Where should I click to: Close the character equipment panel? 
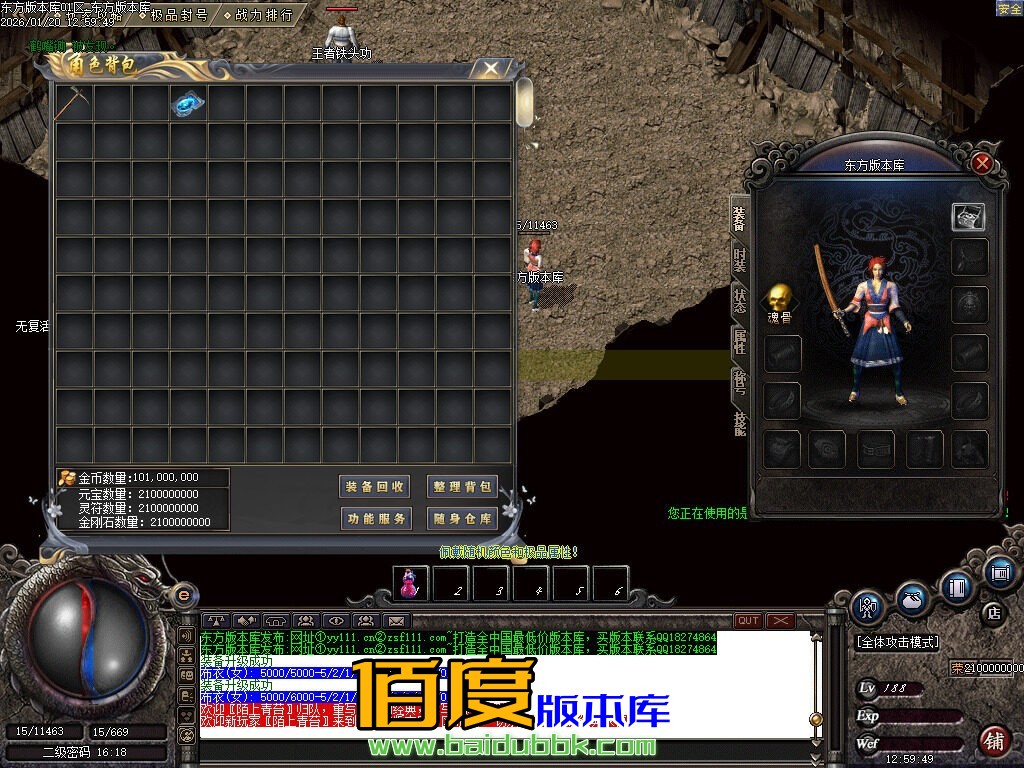983,163
